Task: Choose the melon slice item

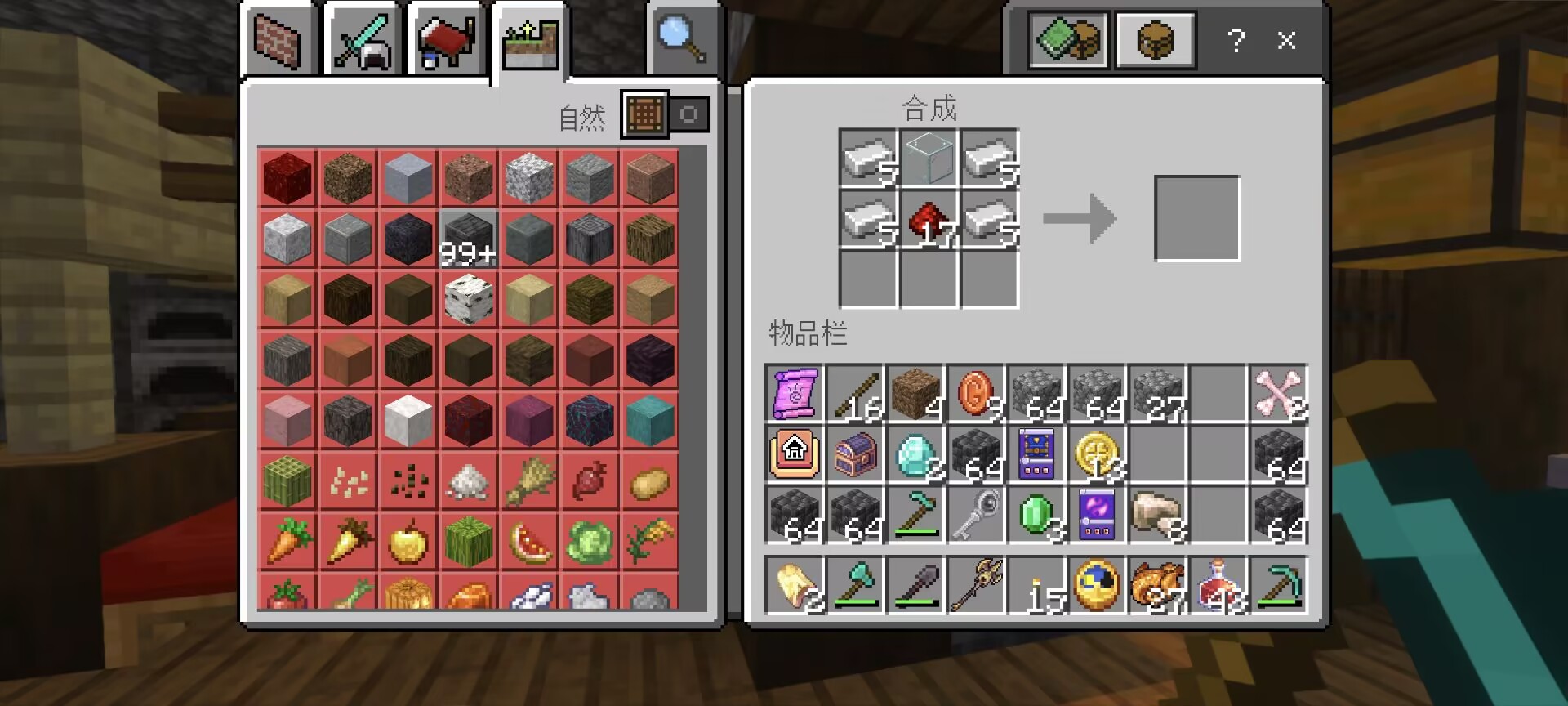Action: [x=529, y=541]
